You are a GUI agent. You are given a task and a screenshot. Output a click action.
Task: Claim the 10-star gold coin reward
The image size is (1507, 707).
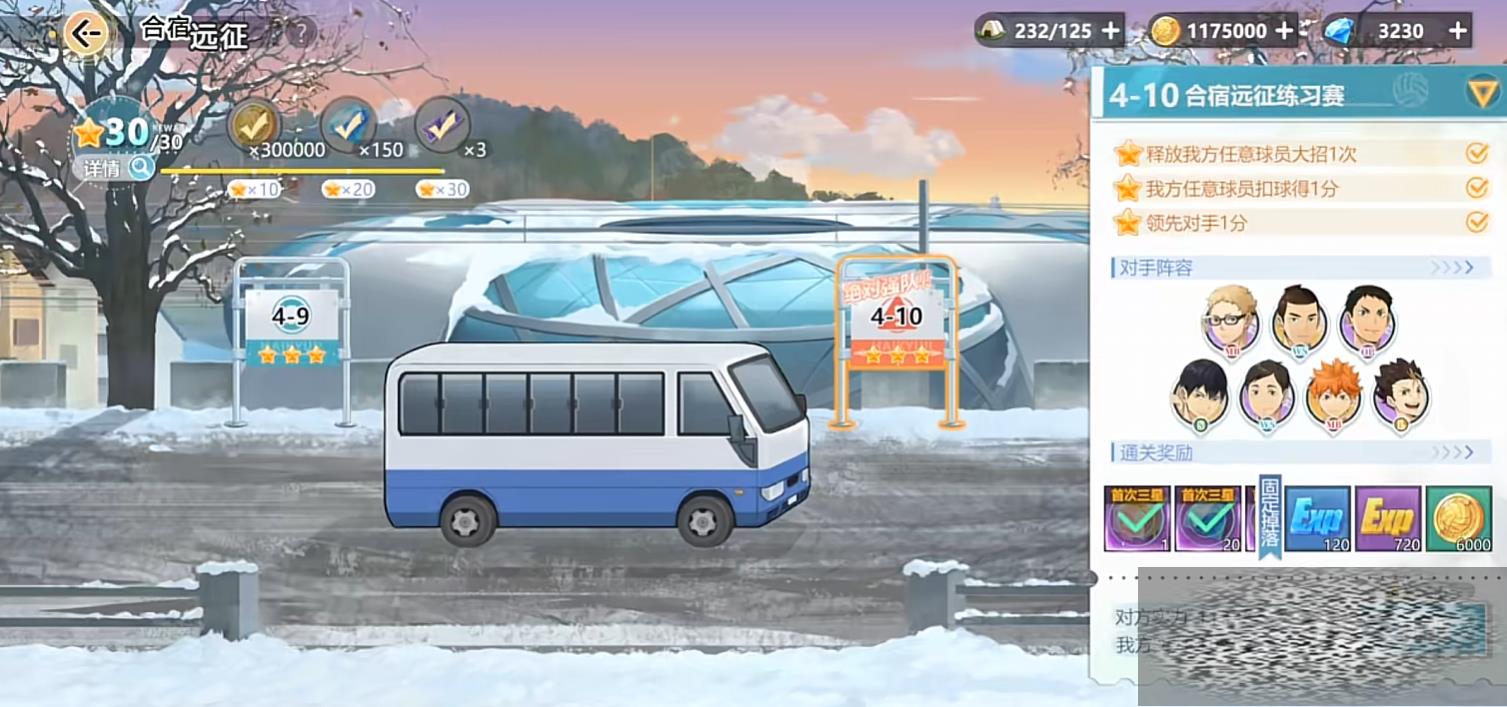point(254,125)
